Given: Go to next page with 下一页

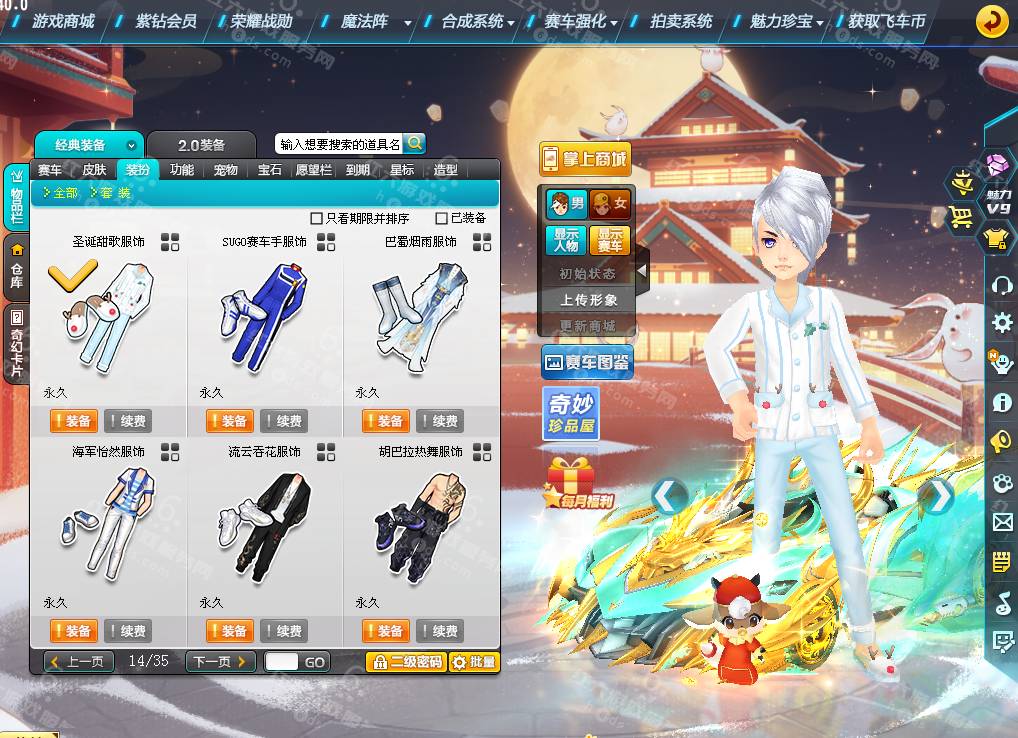Looking at the screenshot, I should [x=218, y=662].
